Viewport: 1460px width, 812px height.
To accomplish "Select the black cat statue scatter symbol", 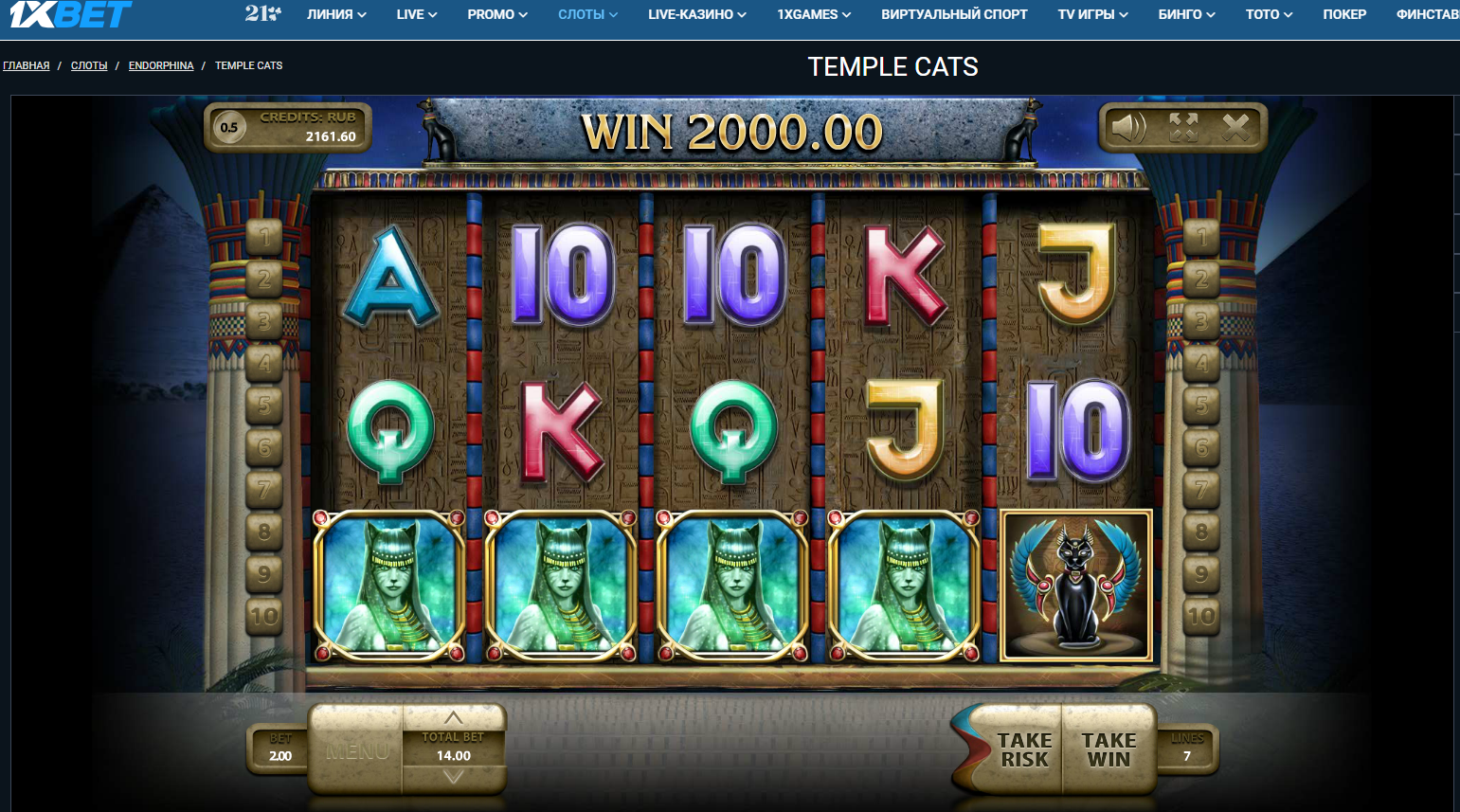I will (1074, 586).
